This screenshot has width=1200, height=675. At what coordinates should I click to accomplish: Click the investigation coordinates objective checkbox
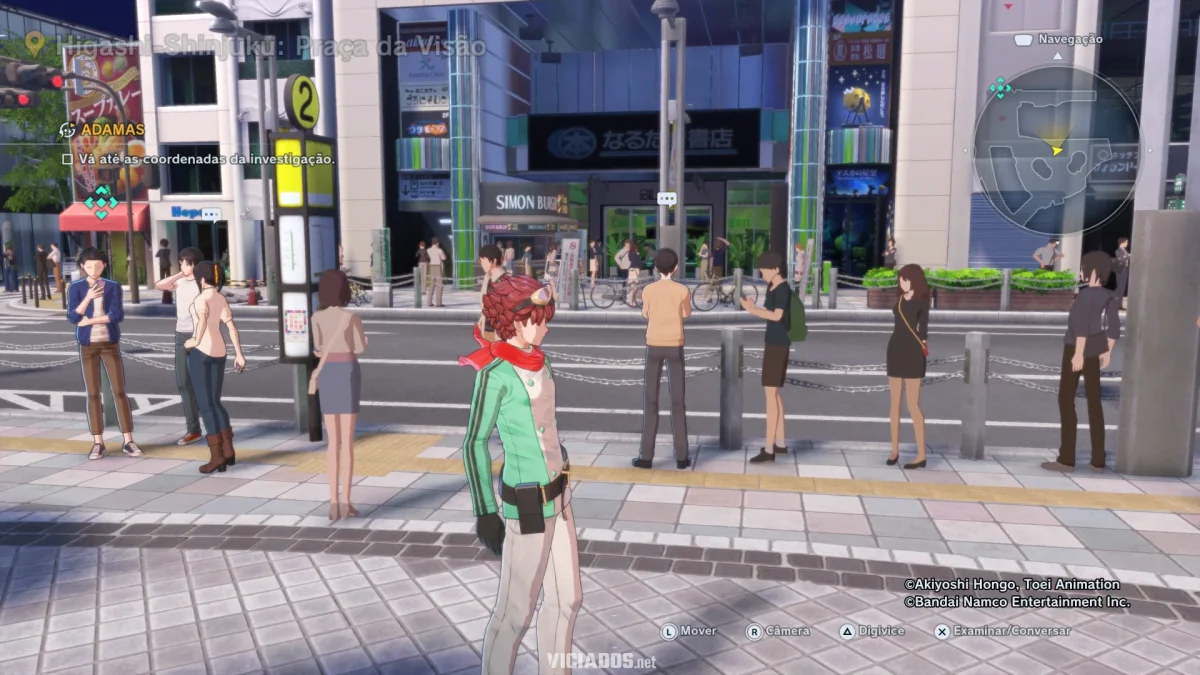coord(67,159)
